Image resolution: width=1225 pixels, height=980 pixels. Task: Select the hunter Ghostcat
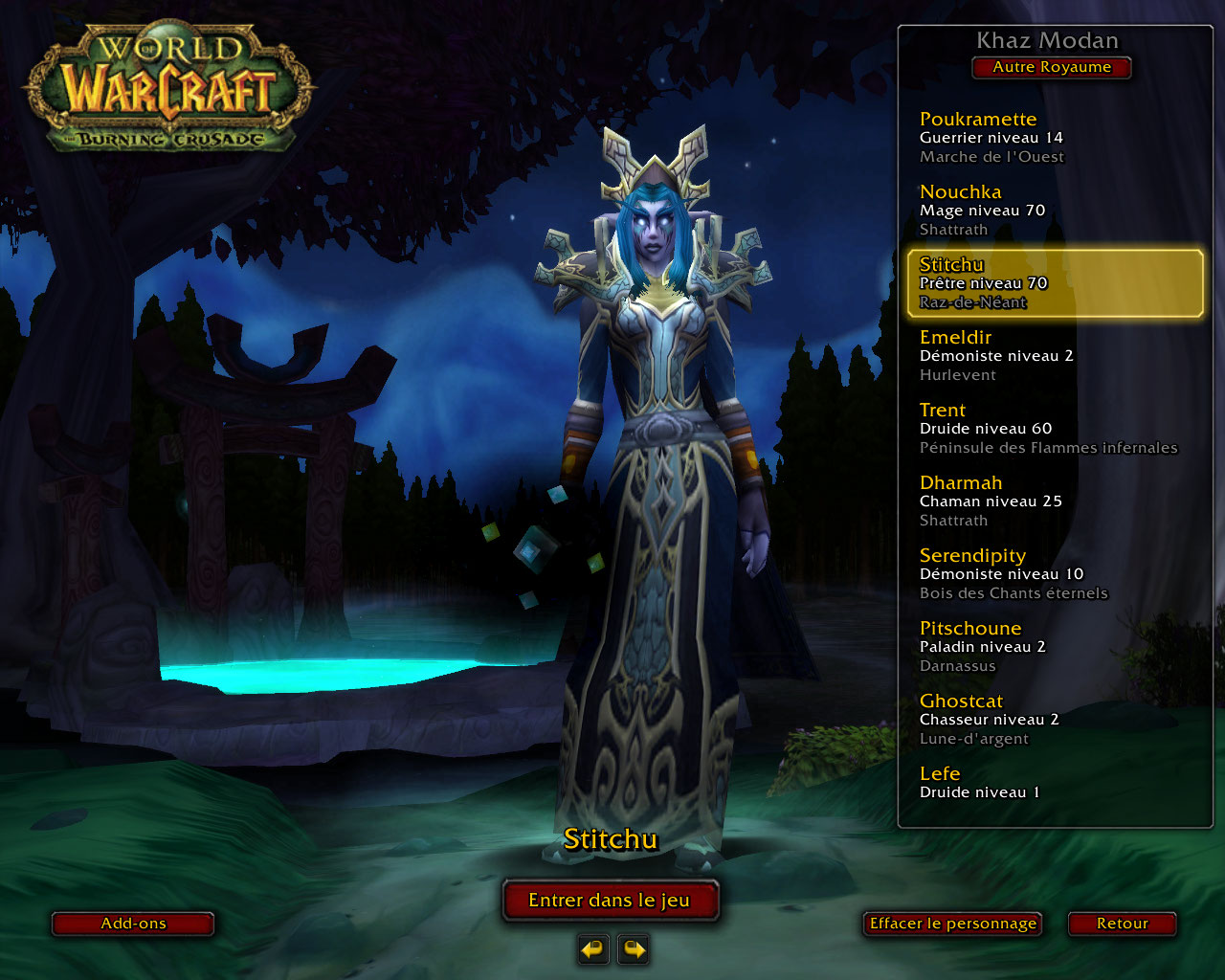pos(1053,719)
